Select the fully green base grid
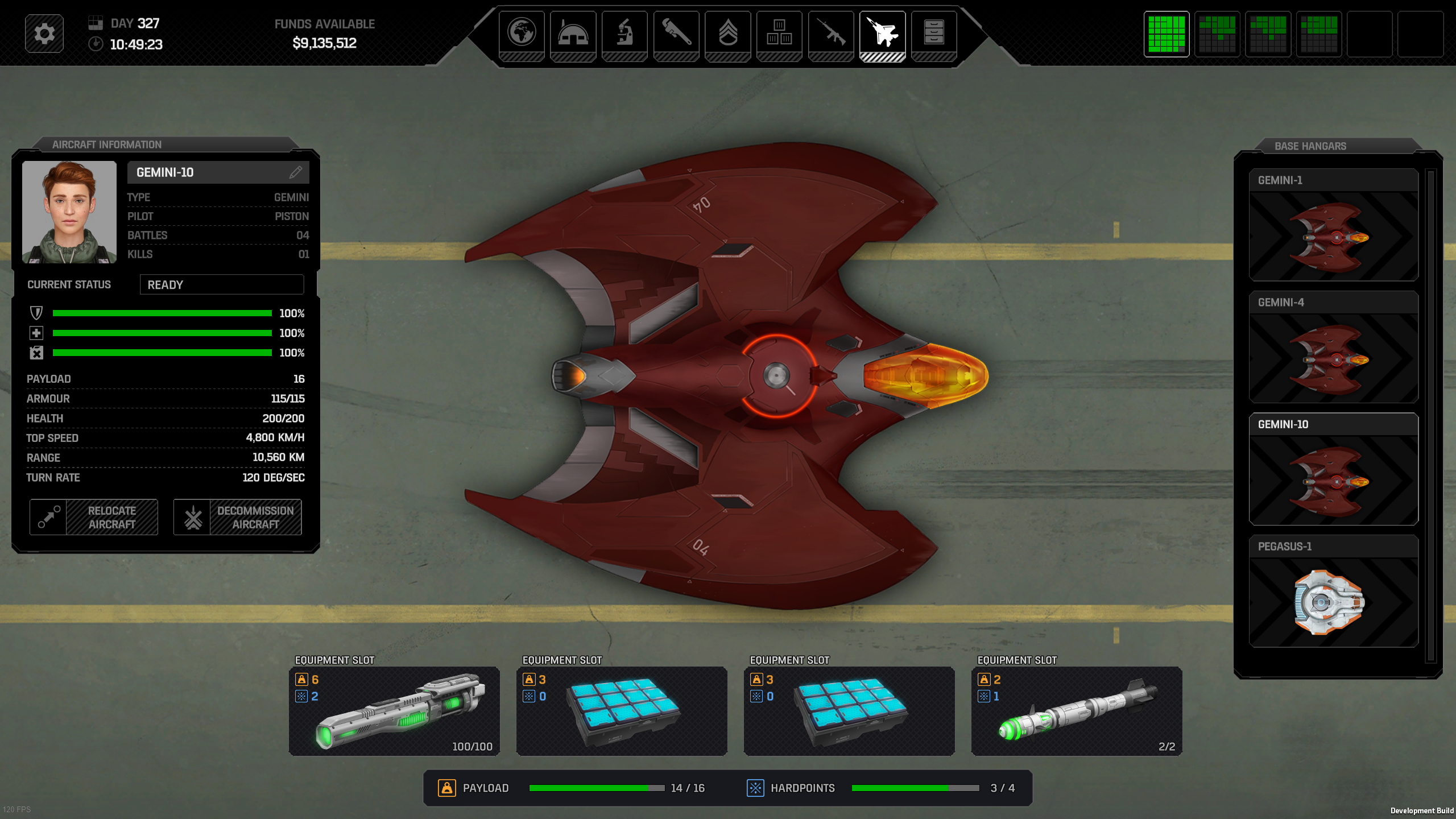 (x=1166, y=34)
